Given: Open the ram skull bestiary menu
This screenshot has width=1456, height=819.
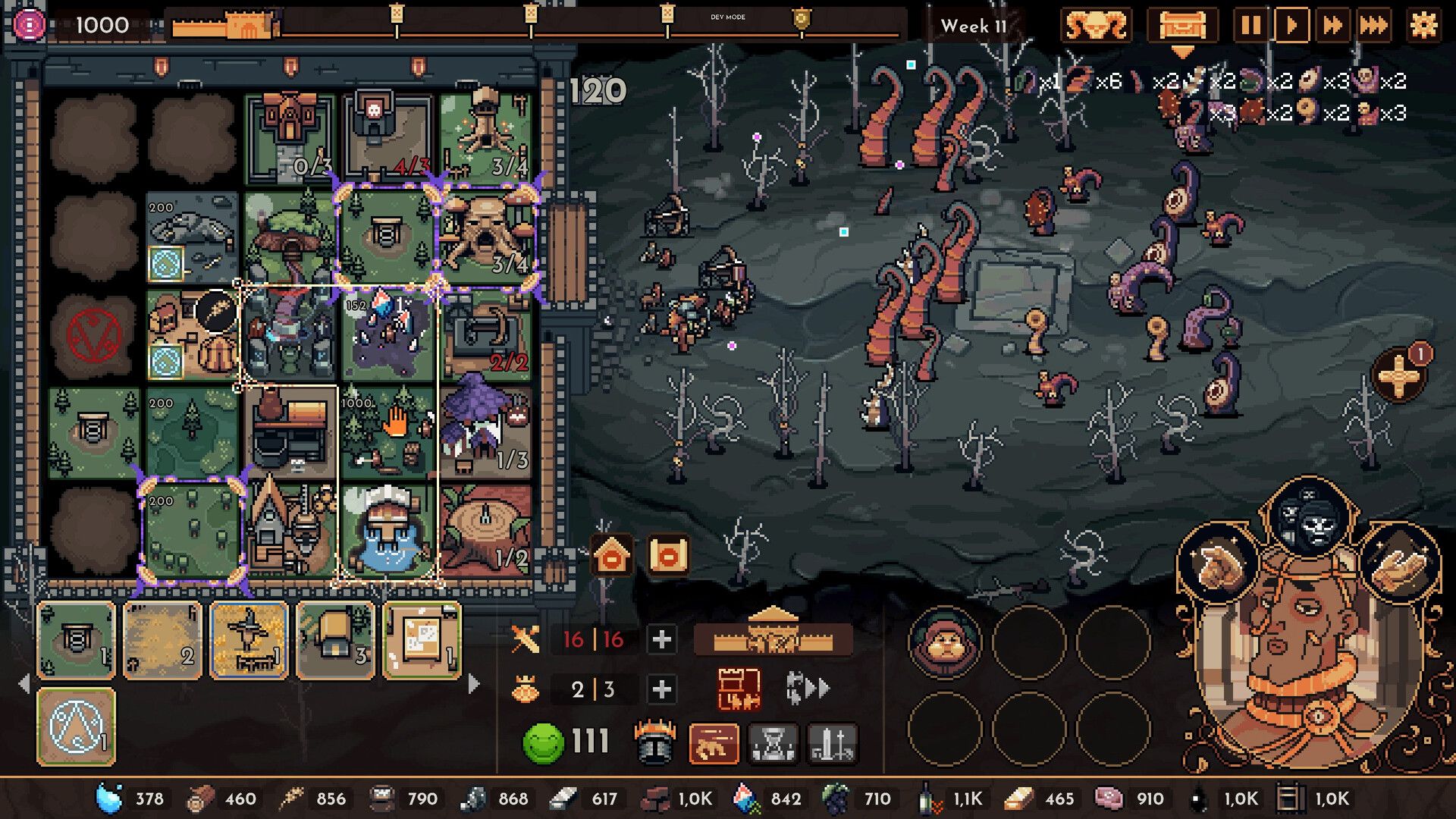Looking at the screenshot, I should pos(1097,25).
